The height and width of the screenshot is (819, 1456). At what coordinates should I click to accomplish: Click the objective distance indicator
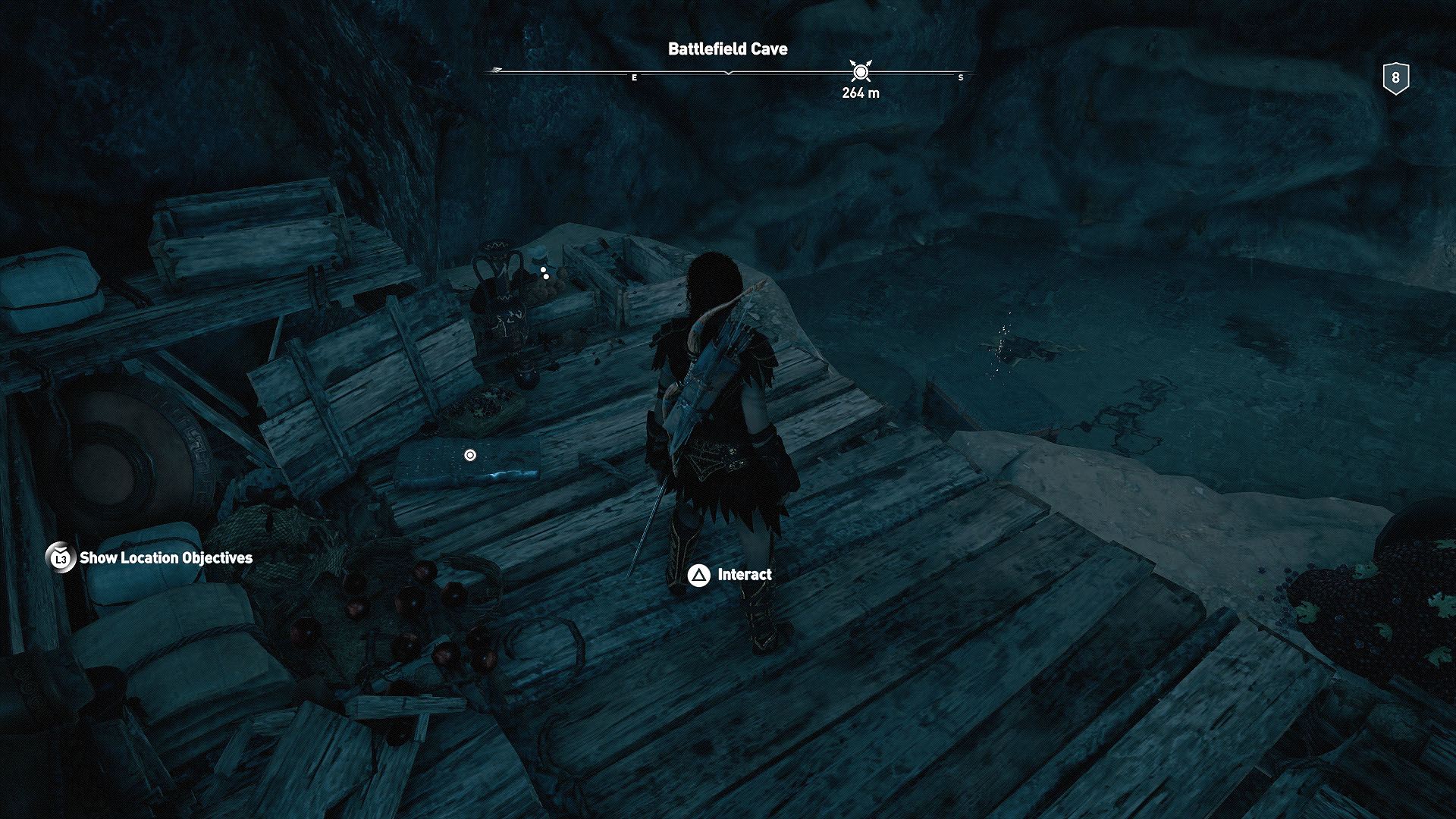pyautogui.click(x=861, y=94)
